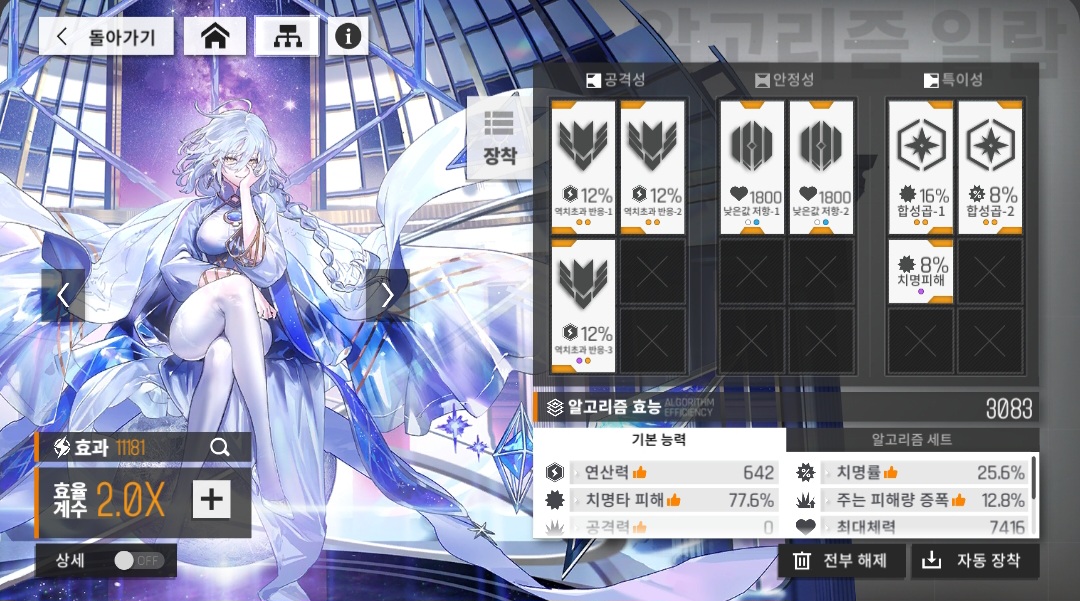The width and height of the screenshot is (1080, 601).
Task: Toggle the 상세 detail switch
Action: [x=138, y=560]
